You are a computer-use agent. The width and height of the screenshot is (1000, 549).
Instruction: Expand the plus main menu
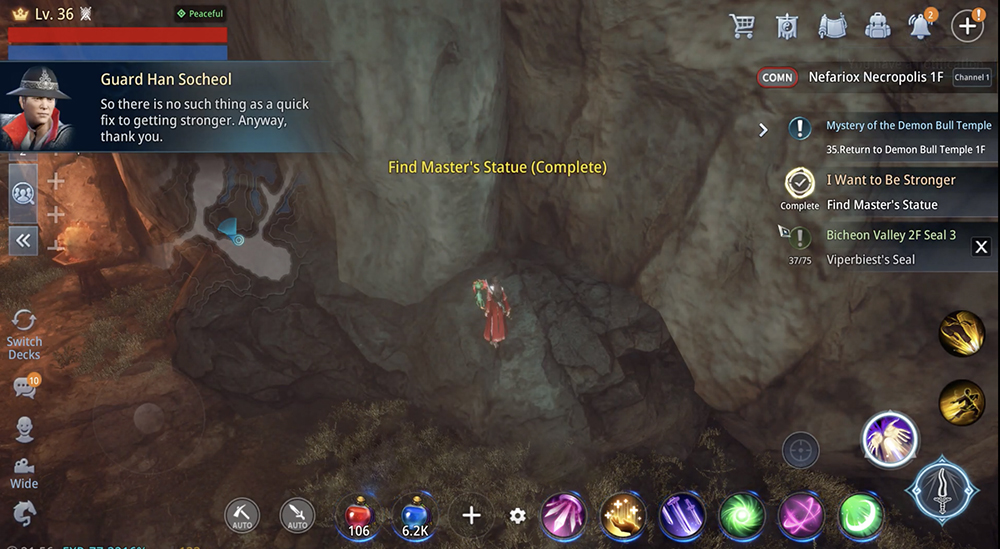click(967, 26)
